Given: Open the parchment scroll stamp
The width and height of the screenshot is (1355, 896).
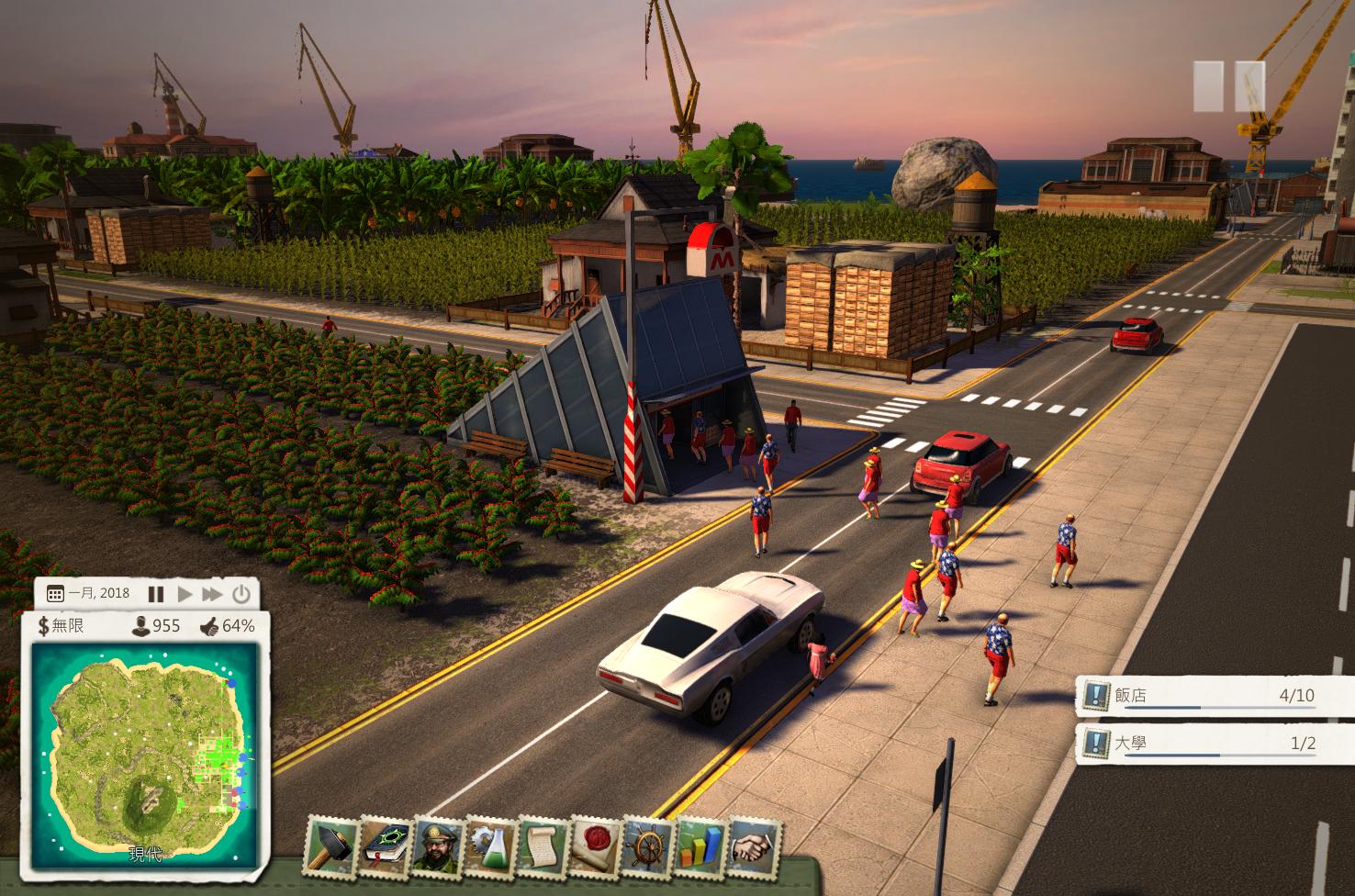Looking at the screenshot, I should click(542, 846).
